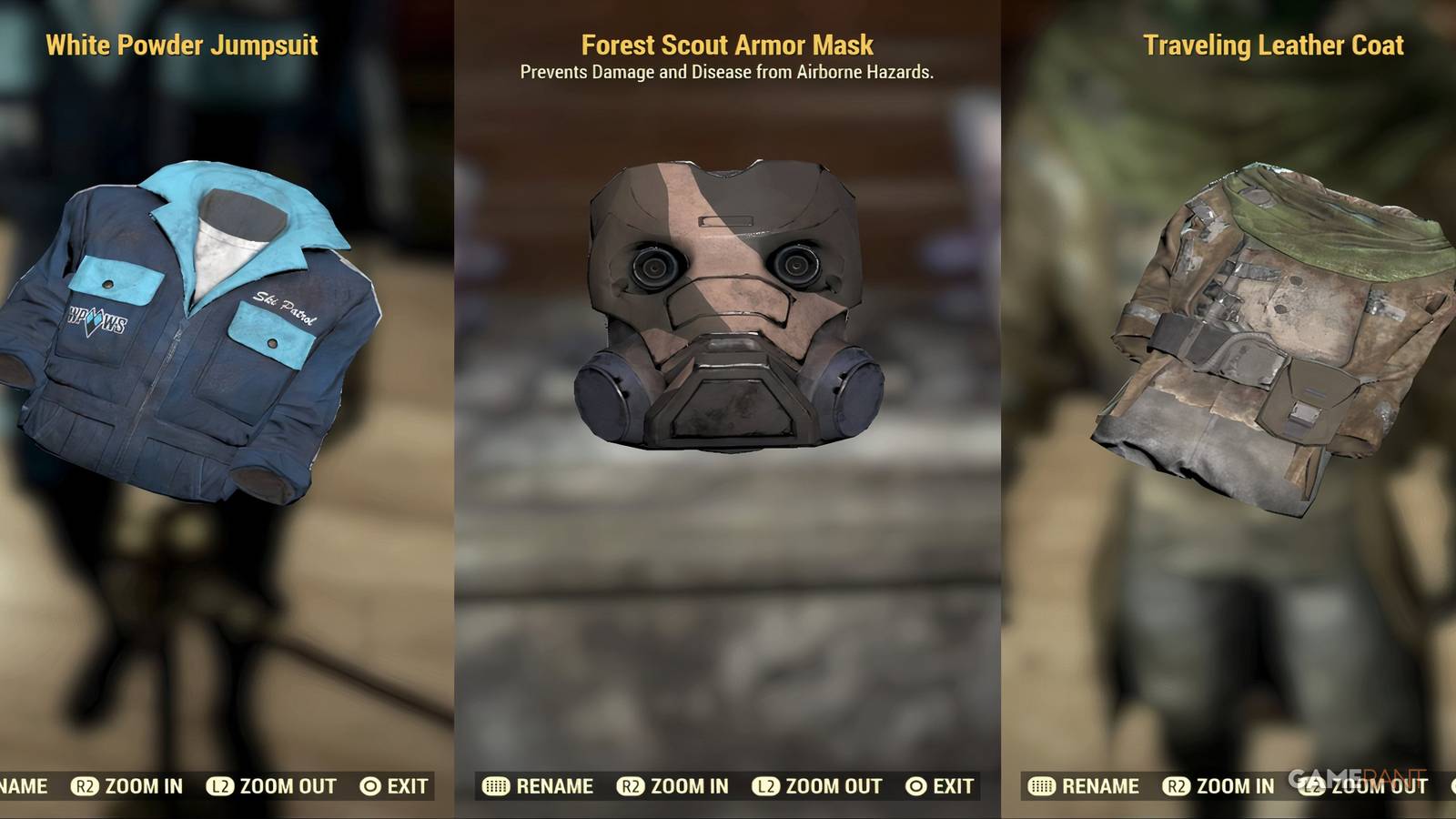Click the R2 Zoom In icon in the coat panel
The image size is (1456, 819).
pyautogui.click(x=1178, y=786)
